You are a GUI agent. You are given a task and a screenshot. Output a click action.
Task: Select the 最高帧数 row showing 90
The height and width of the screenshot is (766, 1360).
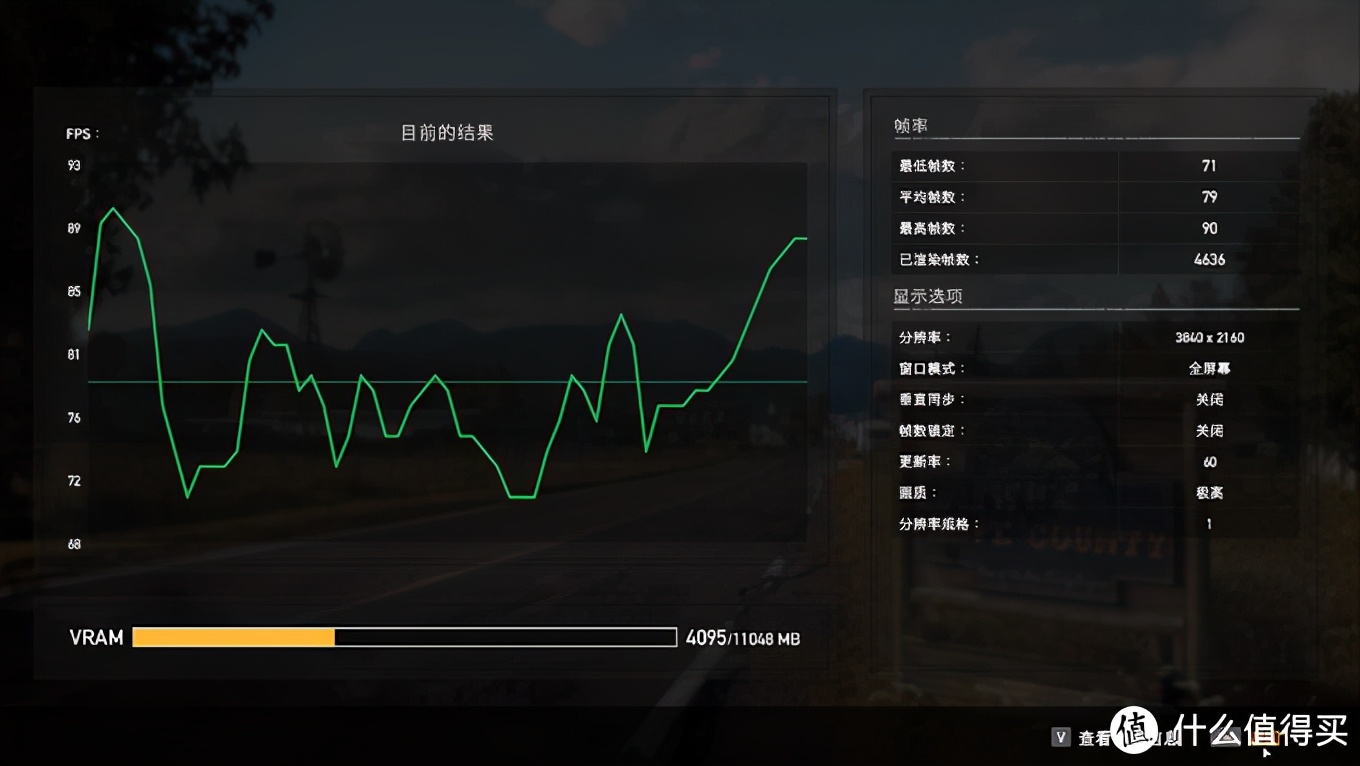point(1209,228)
